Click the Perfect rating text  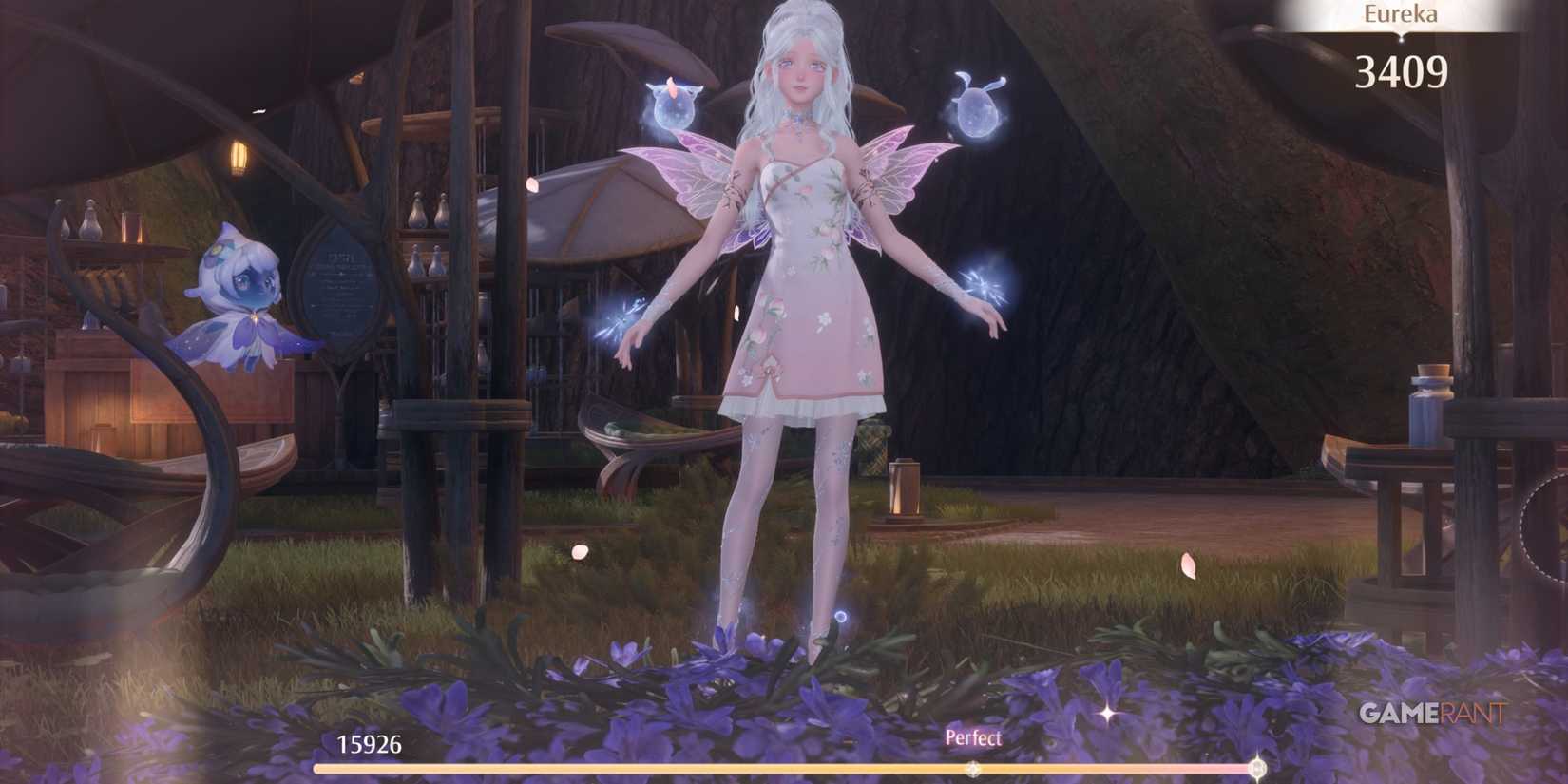point(972,737)
